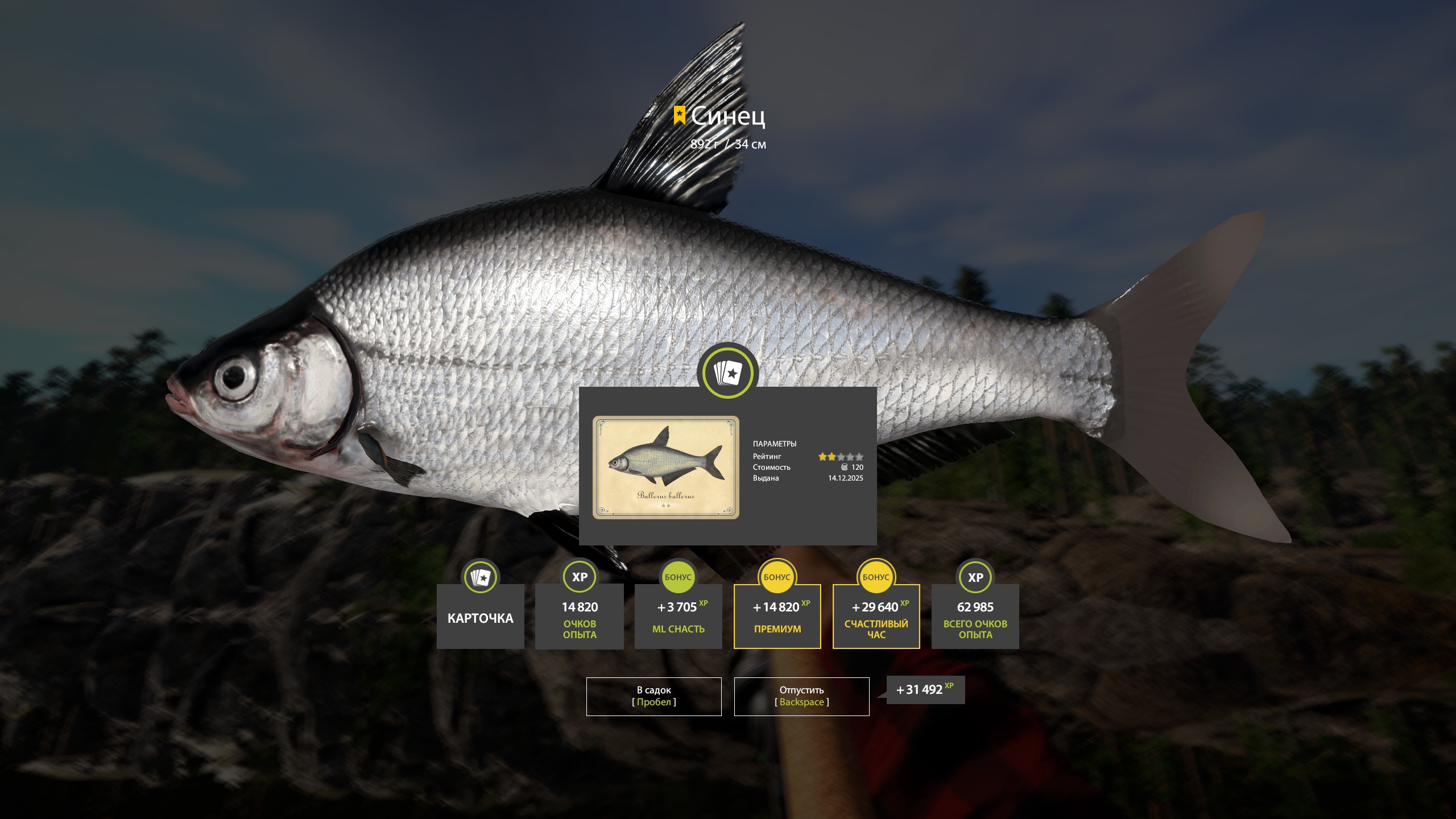Image resolution: width=1456 pixels, height=819 pixels.
Task: Select the ML Счасть bonus tile
Action: tap(678, 617)
